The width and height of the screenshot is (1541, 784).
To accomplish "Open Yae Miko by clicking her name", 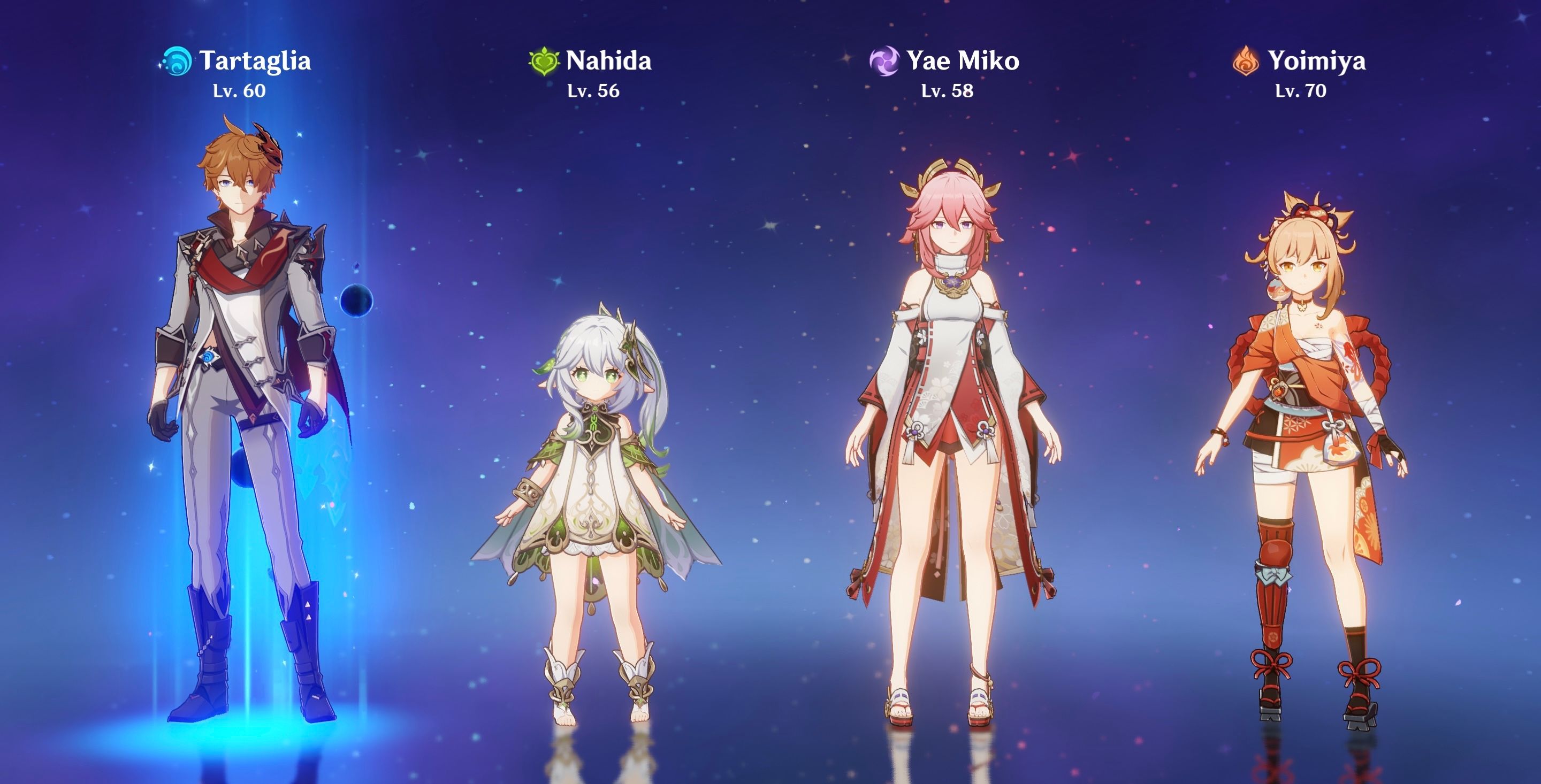I will pos(960,60).
